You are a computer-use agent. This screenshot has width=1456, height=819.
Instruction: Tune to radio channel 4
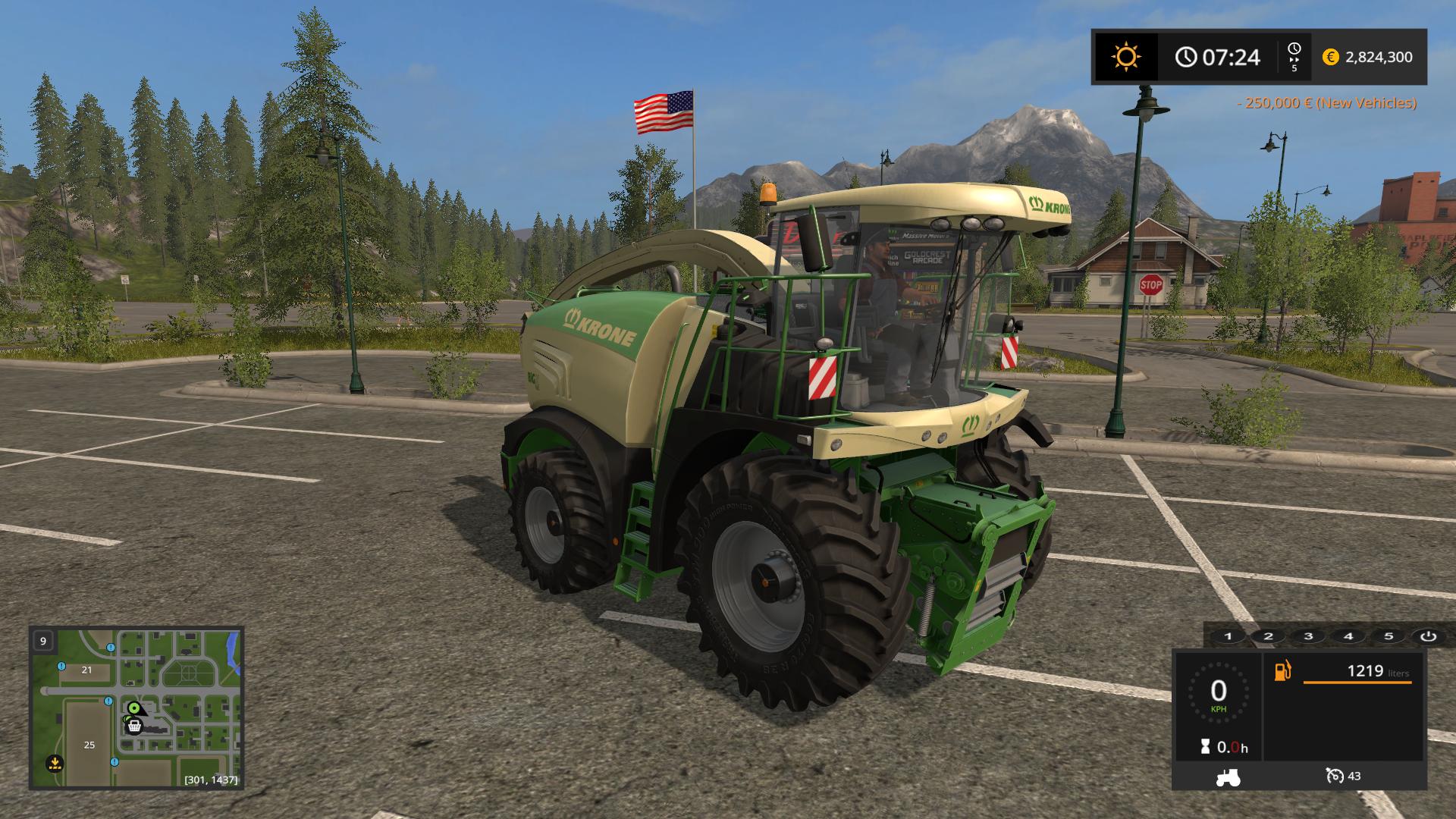[1348, 636]
